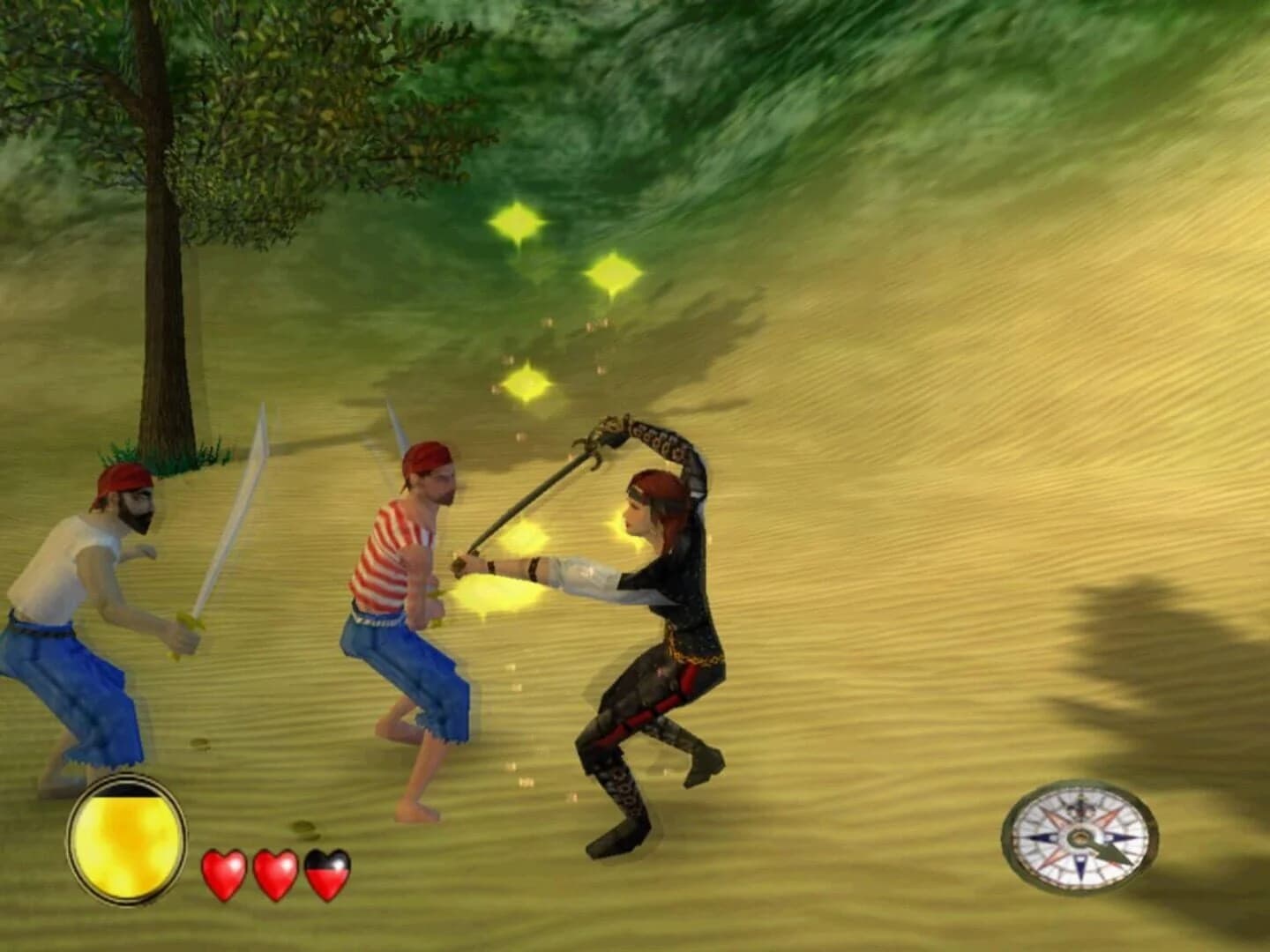Select the first full red heart icon

222,873
